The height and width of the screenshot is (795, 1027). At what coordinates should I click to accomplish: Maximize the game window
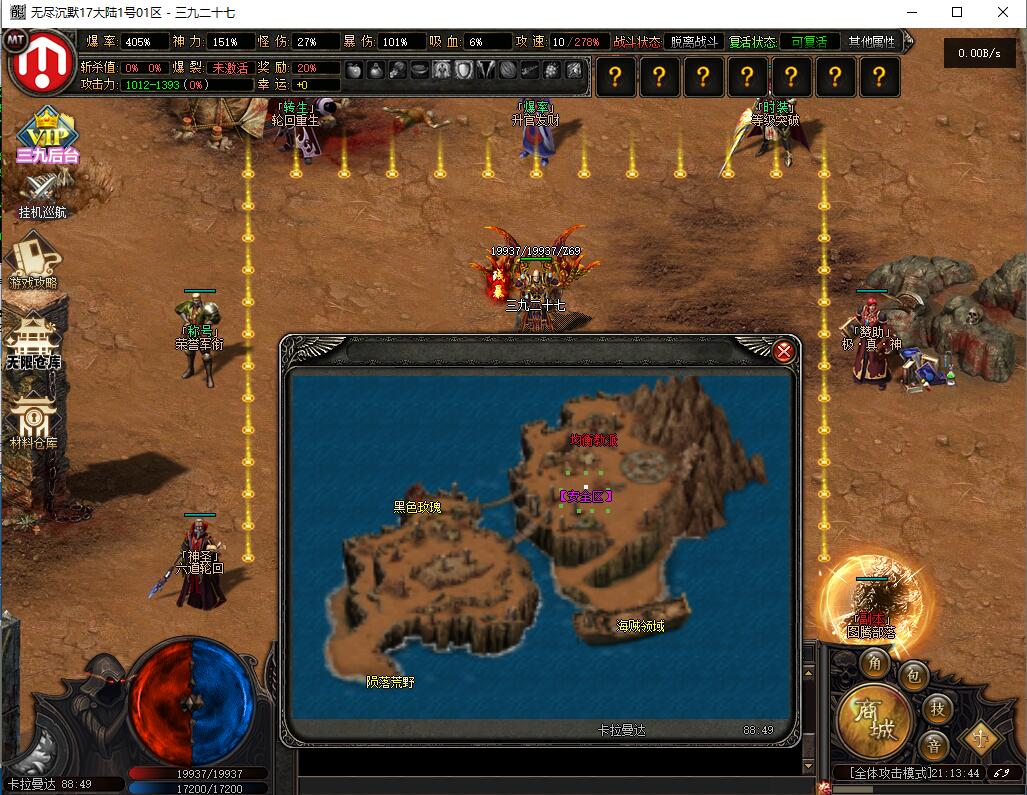[957, 12]
